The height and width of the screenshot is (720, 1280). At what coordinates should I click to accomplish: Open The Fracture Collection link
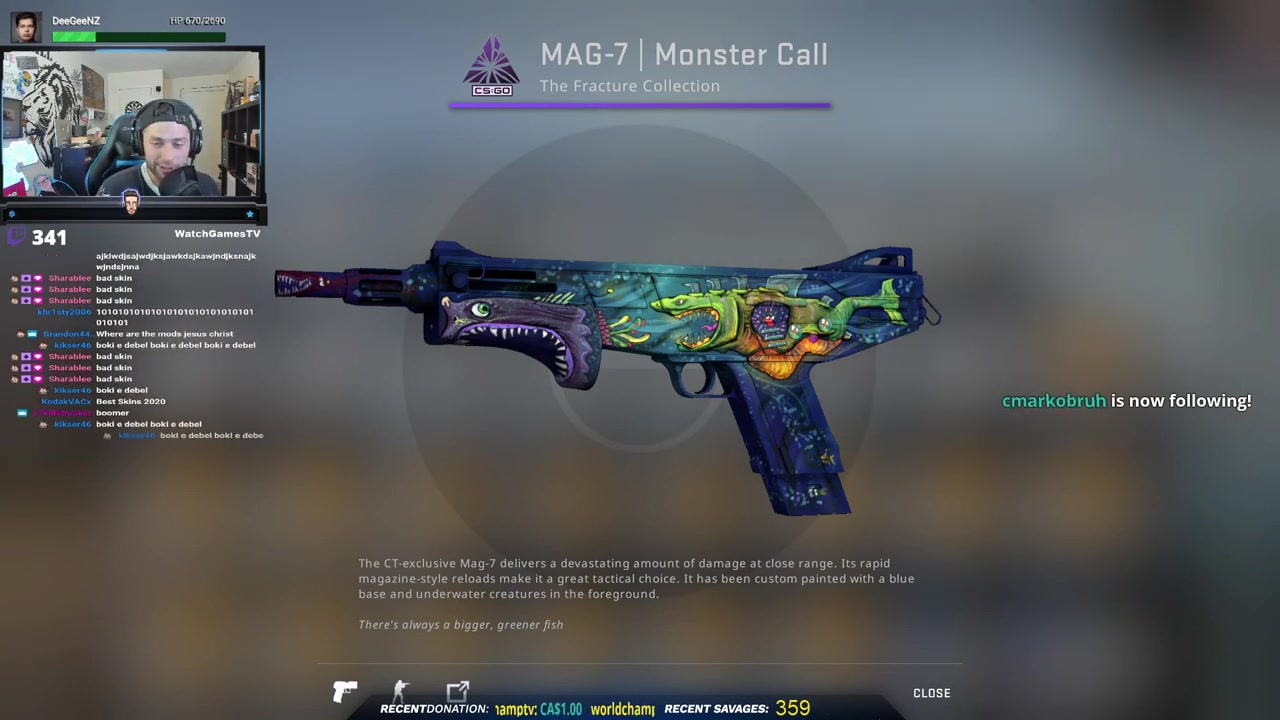[630, 86]
